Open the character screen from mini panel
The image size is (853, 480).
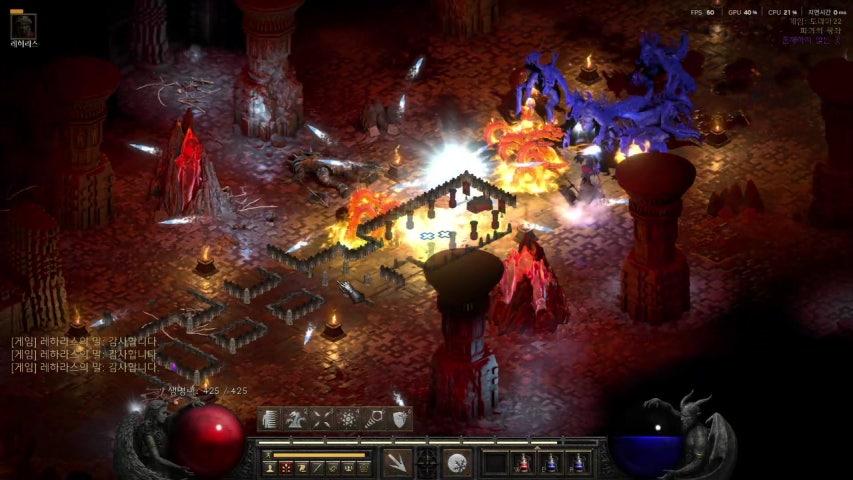tap(270, 467)
